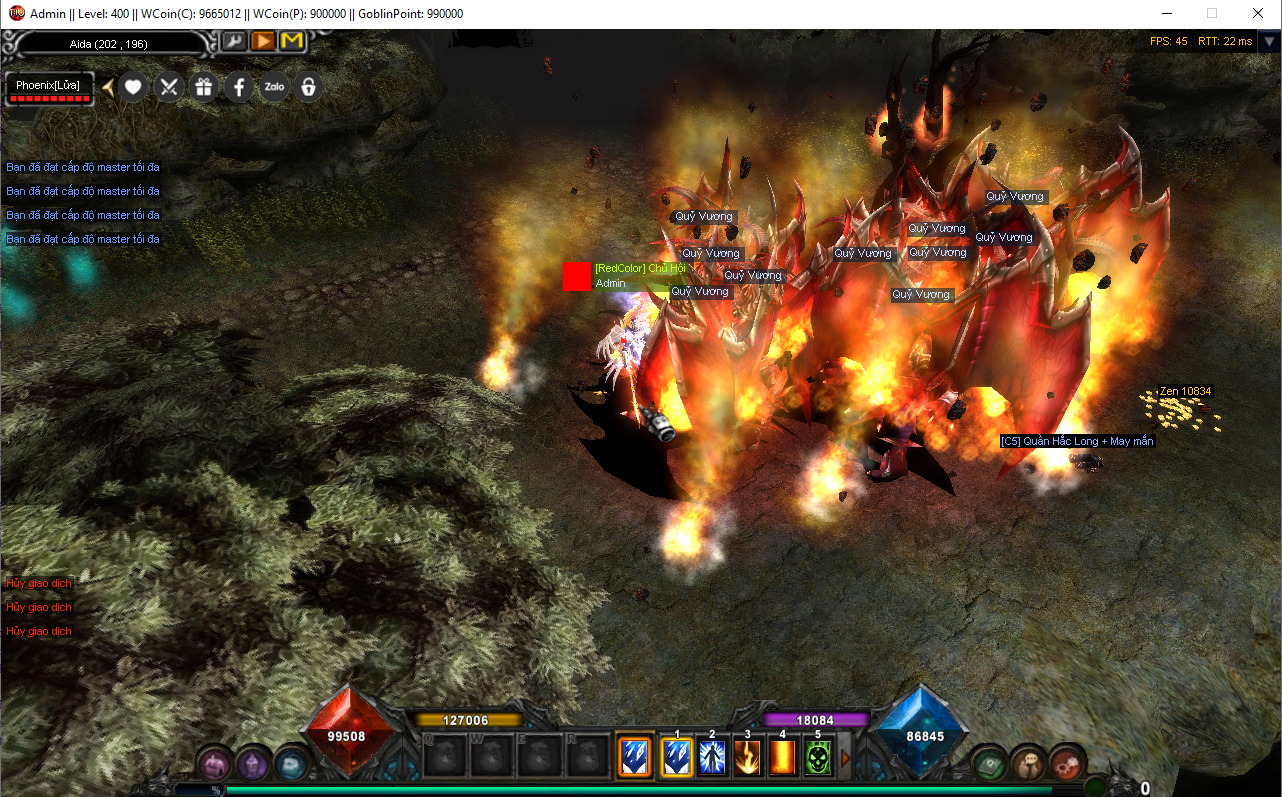Open the gift box rewards icon
Screen dimensions: 1282x797
[204, 87]
